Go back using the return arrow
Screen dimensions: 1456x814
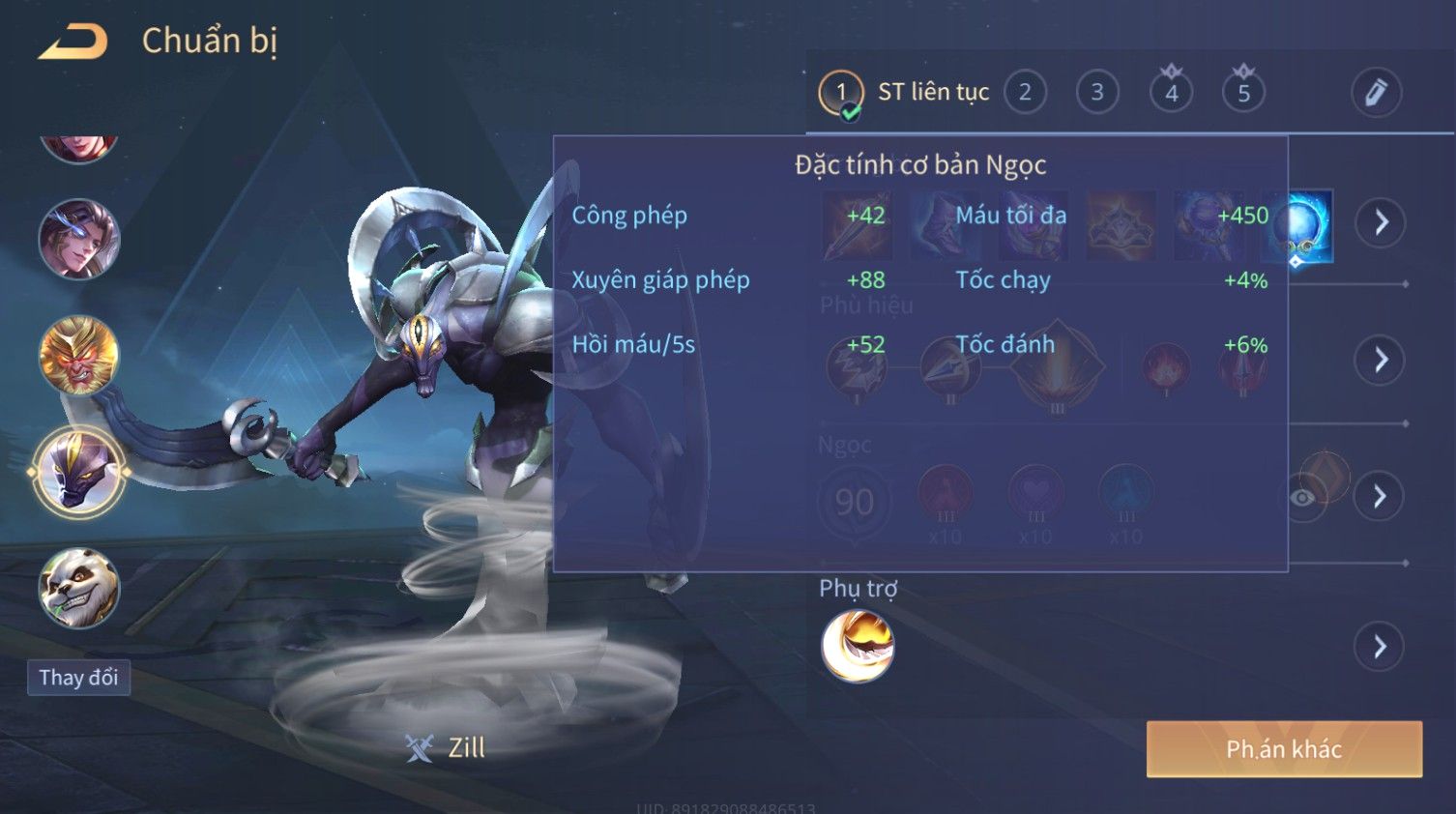pyautogui.click(x=73, y=42)
